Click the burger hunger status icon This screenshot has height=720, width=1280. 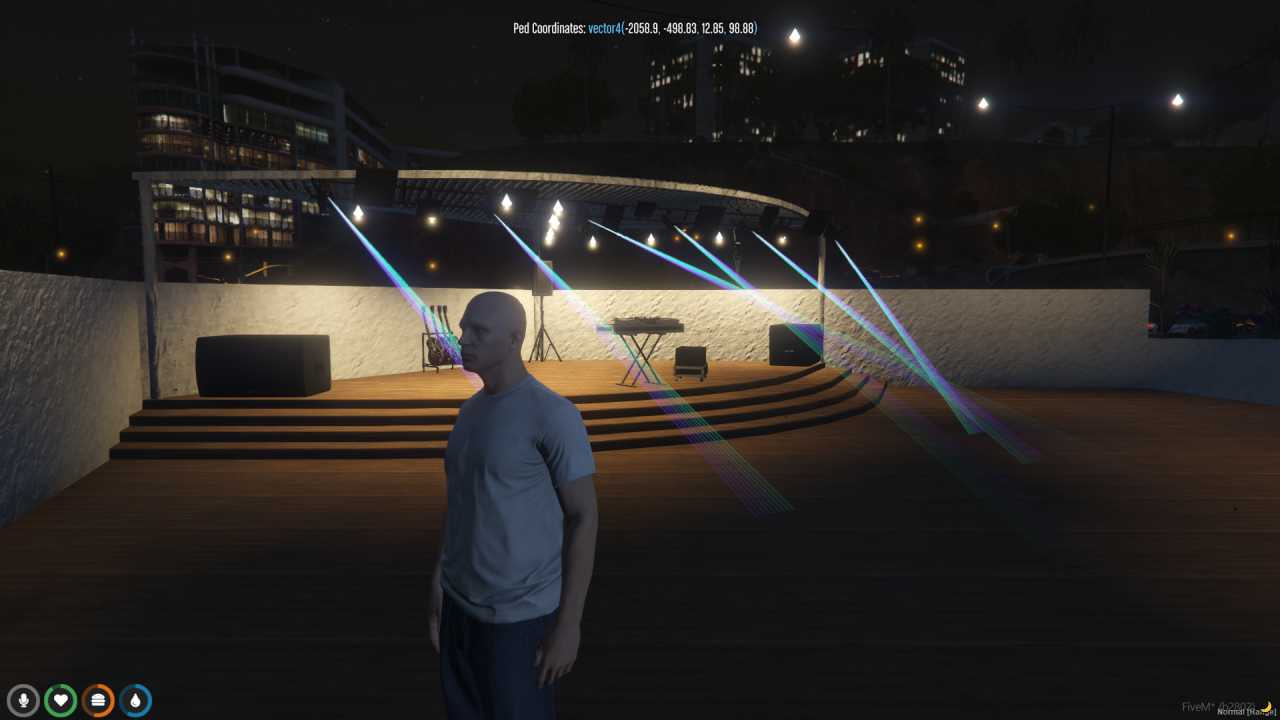(x=98, y=700)
